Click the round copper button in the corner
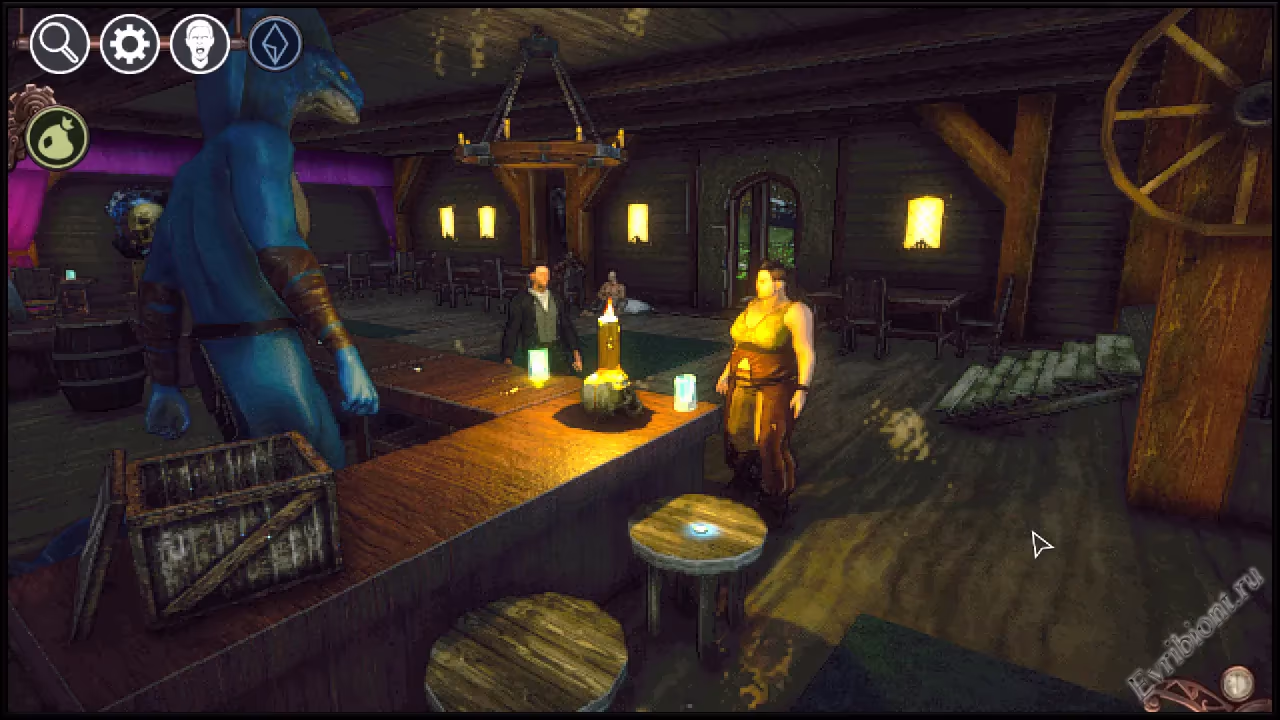The width and height of the screenshot is (1280, 720). (x=1238, y=684)
